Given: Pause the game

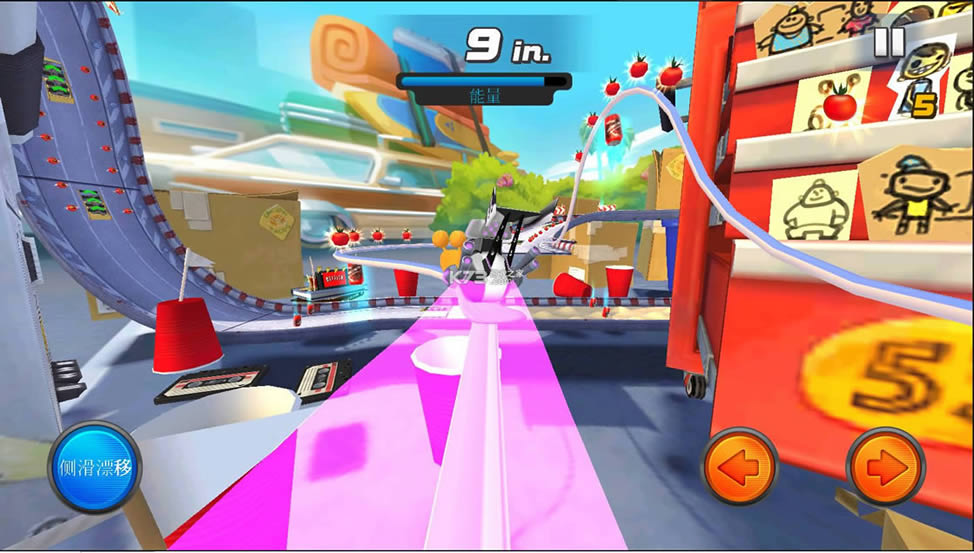Looking at the screenshot, I should 889,42.
